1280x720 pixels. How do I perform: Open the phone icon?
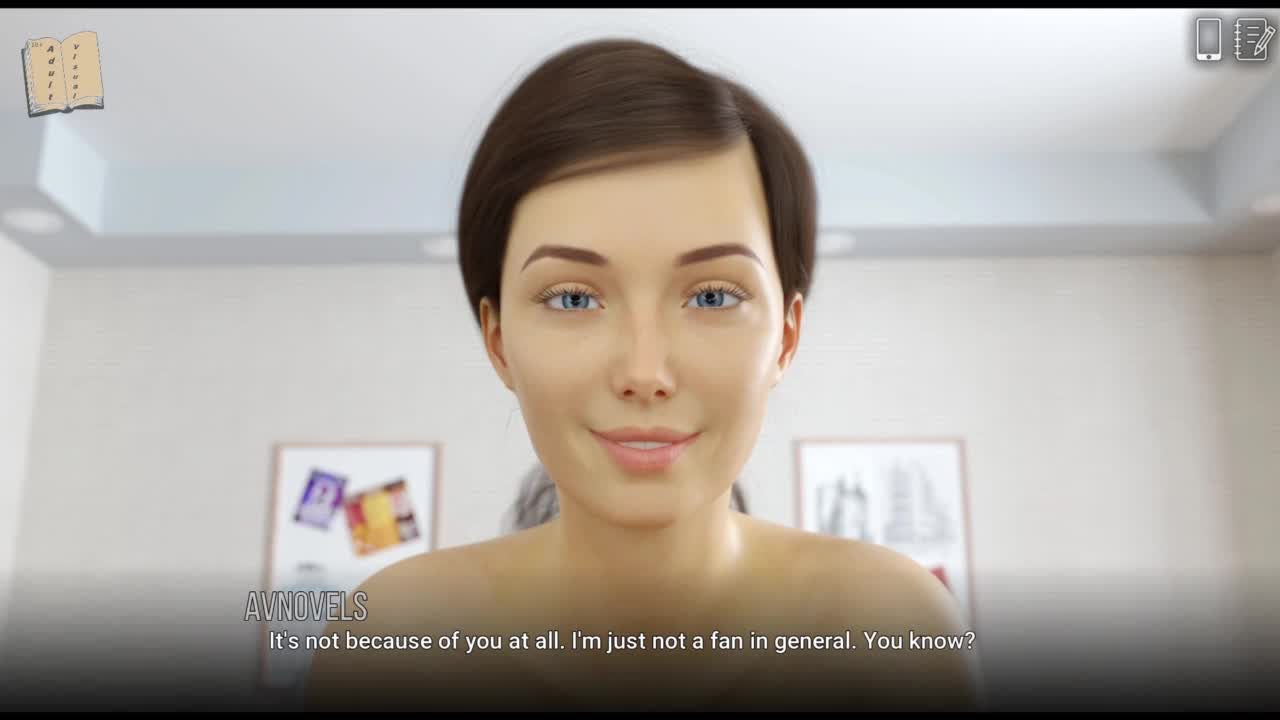click(1208, 39)
